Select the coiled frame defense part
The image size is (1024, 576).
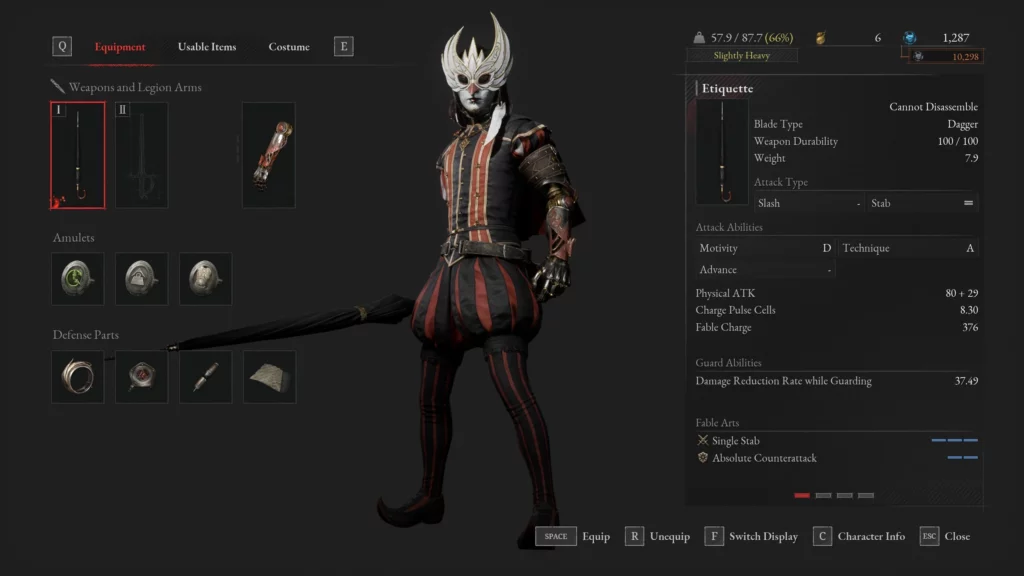pyautogui.click(x=78, y=377)
